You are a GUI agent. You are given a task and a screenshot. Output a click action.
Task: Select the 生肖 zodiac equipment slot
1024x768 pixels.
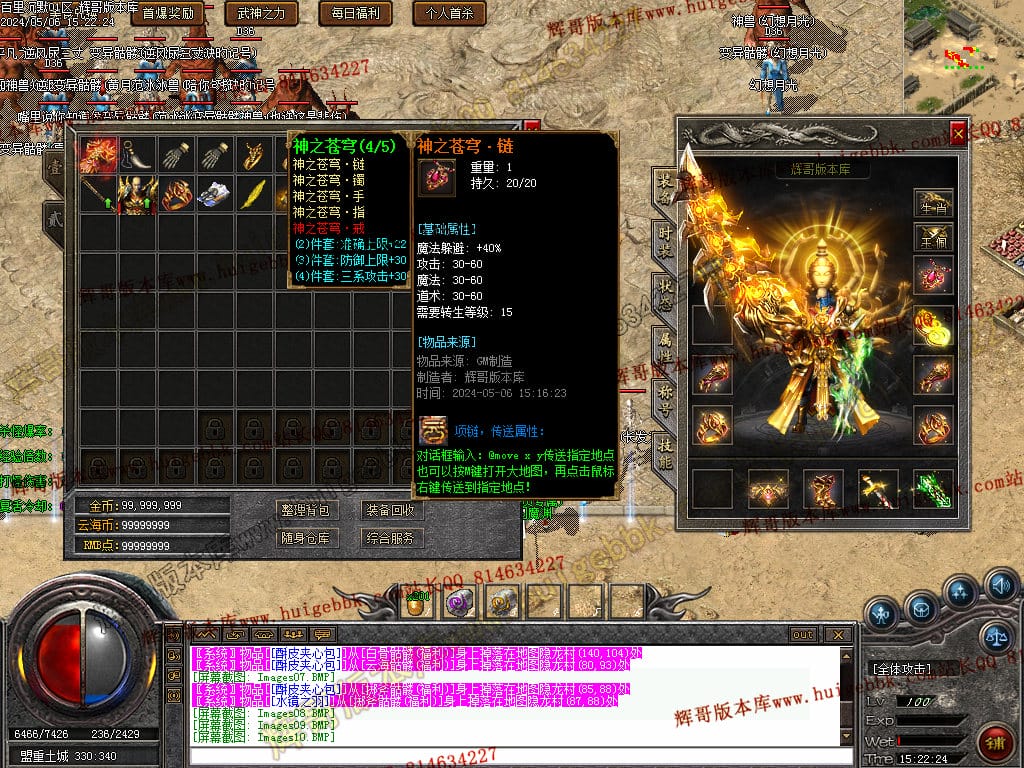[x=932, y=203]
